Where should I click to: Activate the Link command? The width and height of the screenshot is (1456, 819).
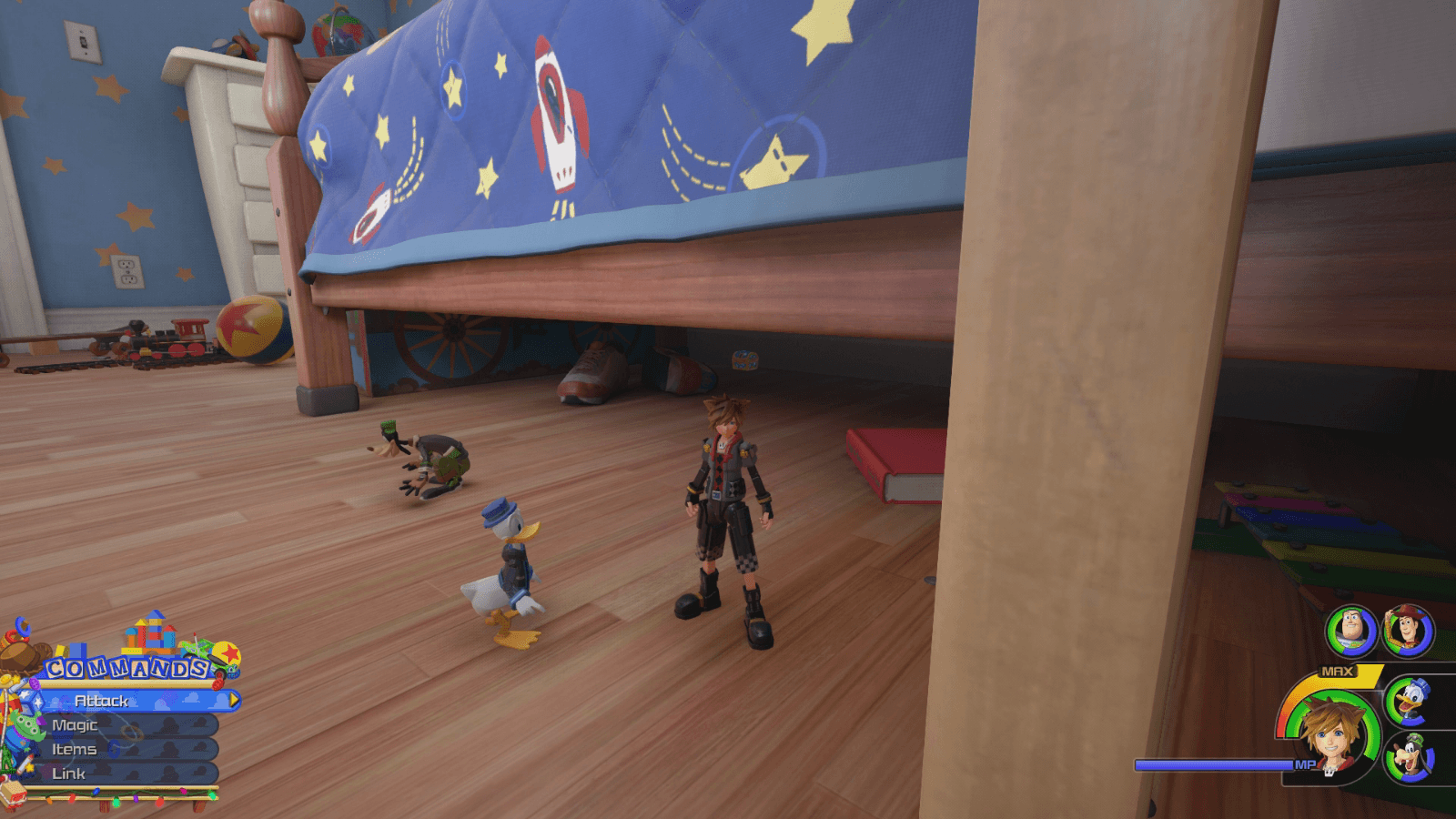pos(71,773)
